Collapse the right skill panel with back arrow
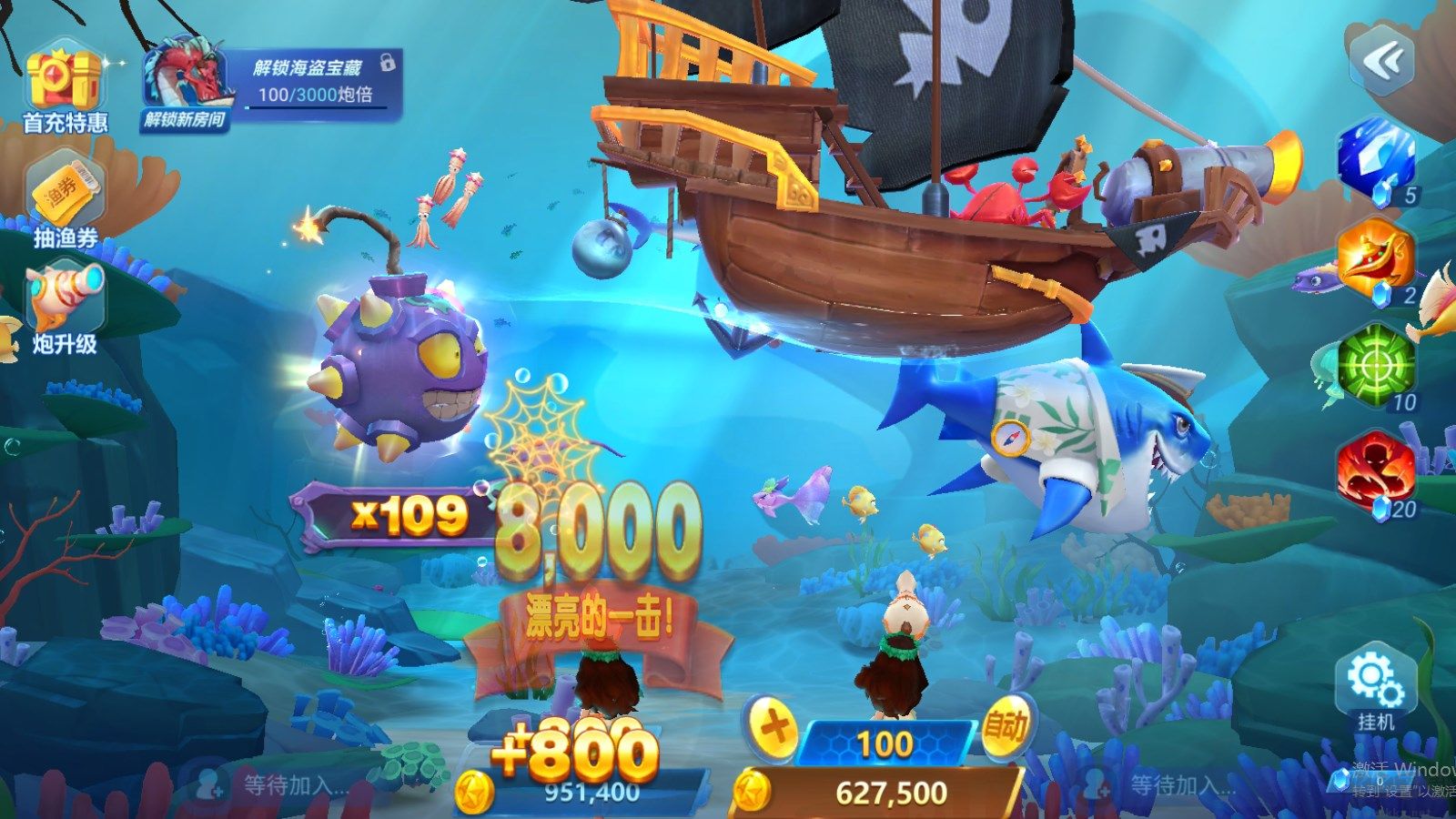This screenshot has width=1456, height=819. 1380,56
